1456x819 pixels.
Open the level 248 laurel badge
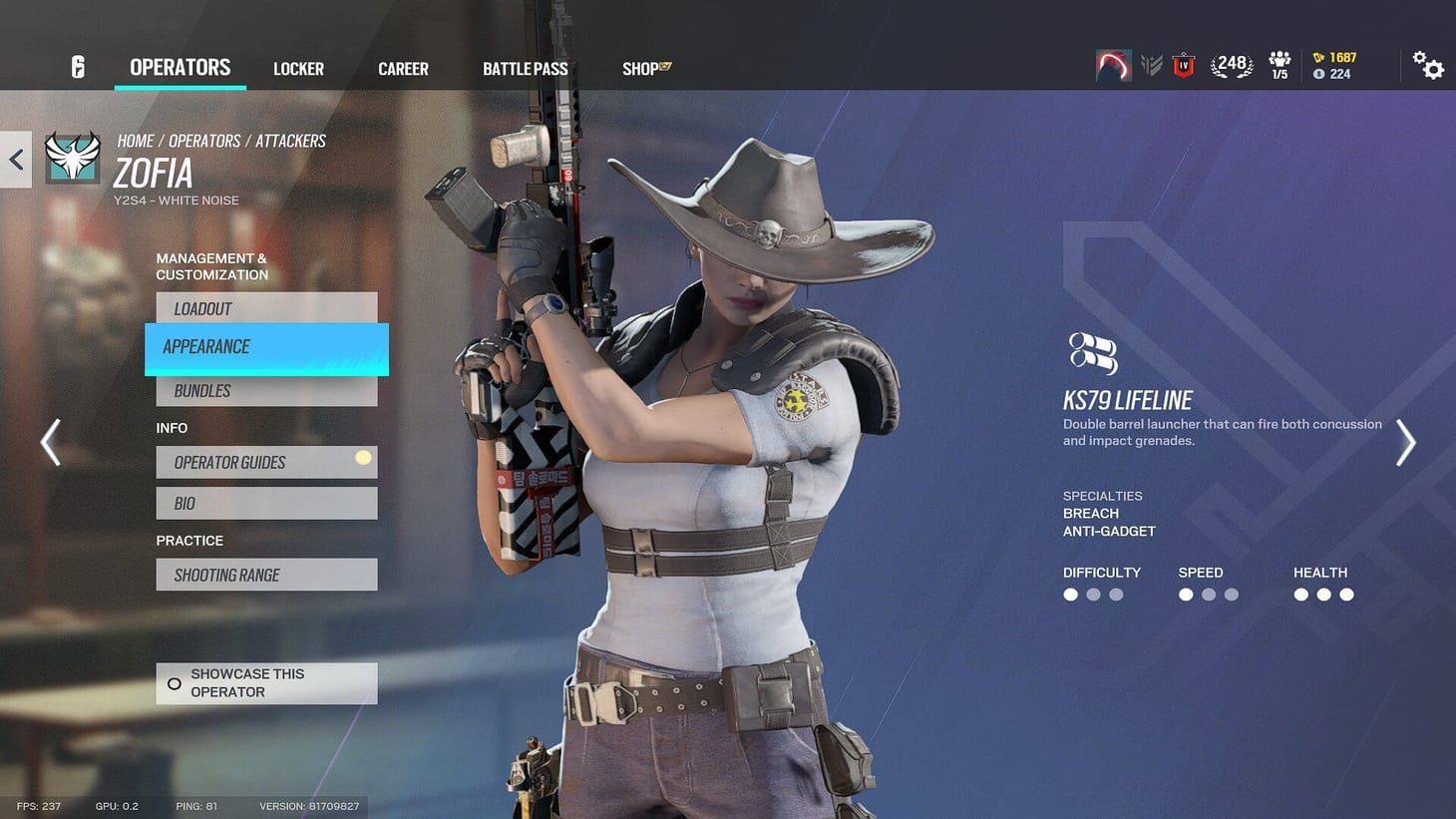click(x=1231, y=62)
